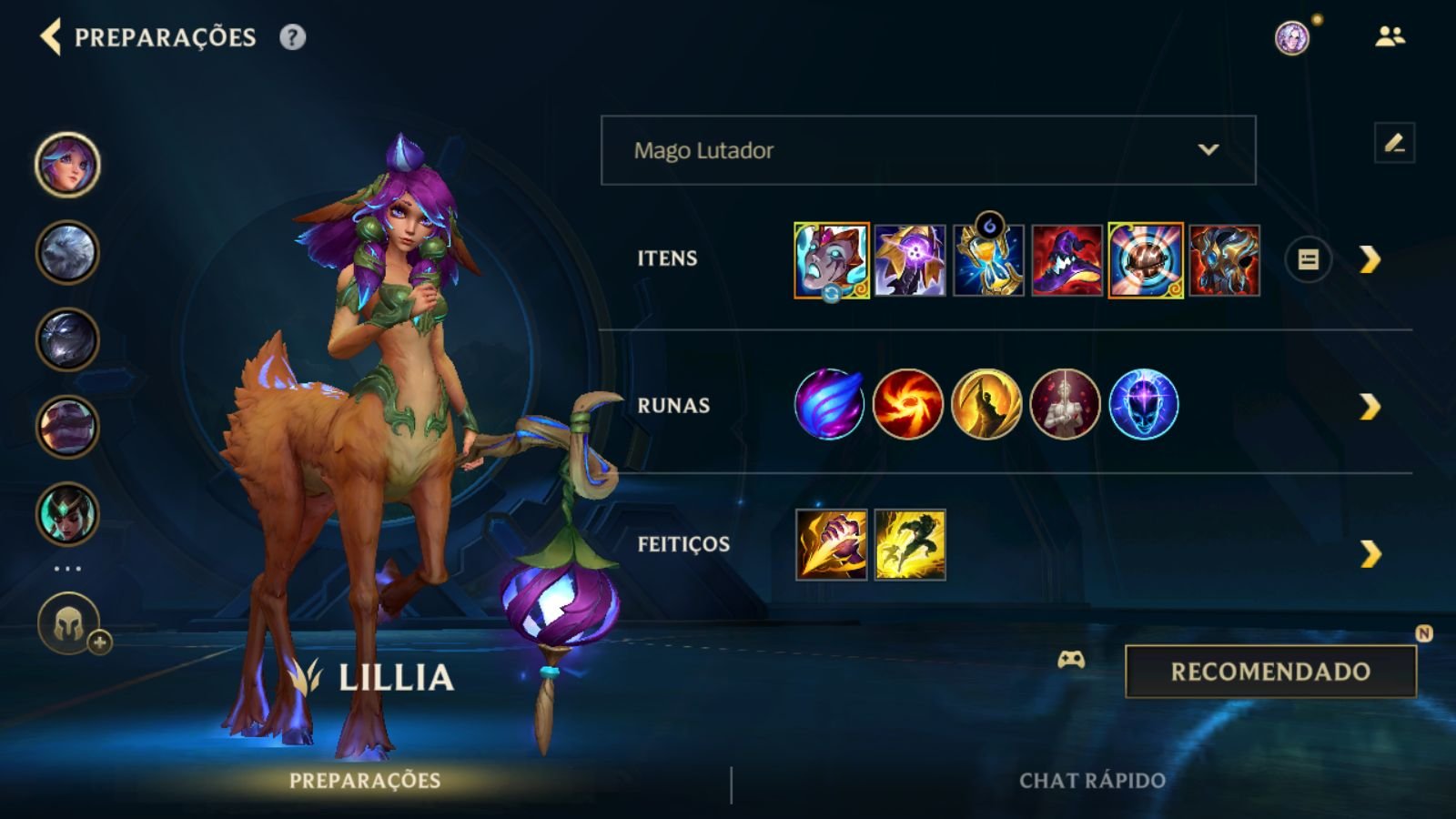The height and width of the screenshot is (819, 1456).
Task: Click the gamepad icon near Recomendado
Action: point(1071,660)
